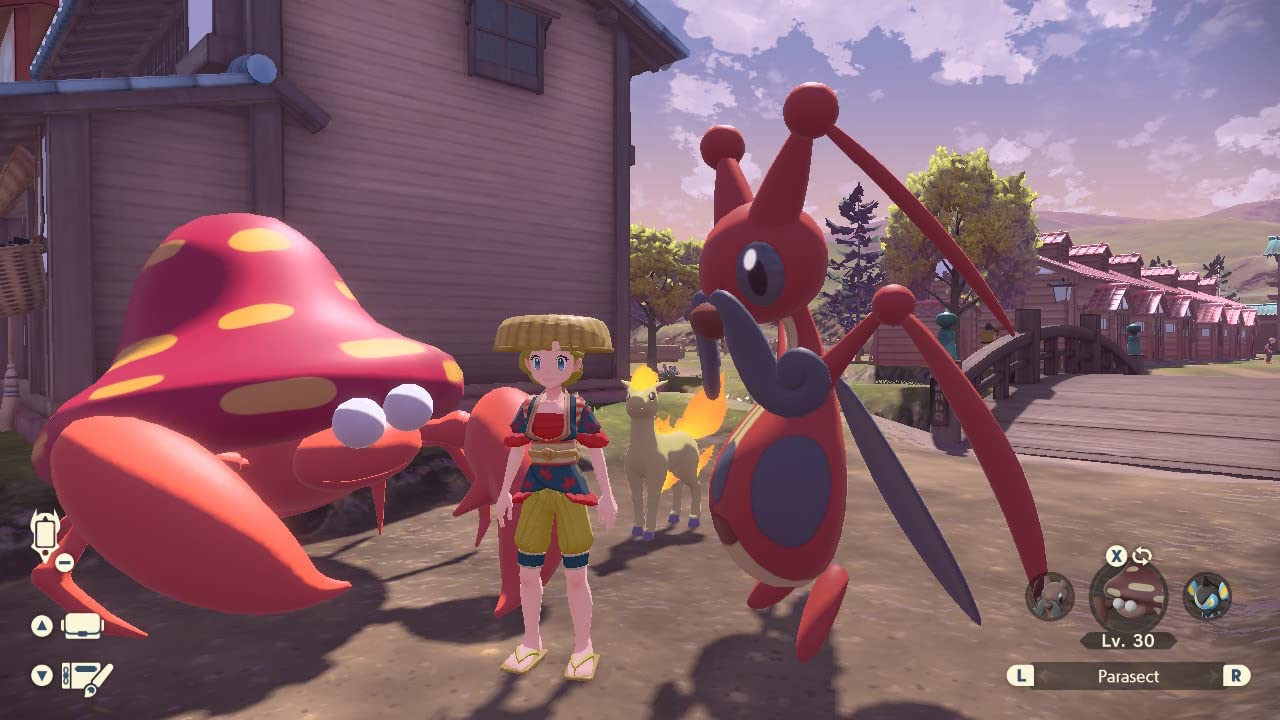Open the crafting kit icon
The image size is (1280, 720).
tap(85, 677)
